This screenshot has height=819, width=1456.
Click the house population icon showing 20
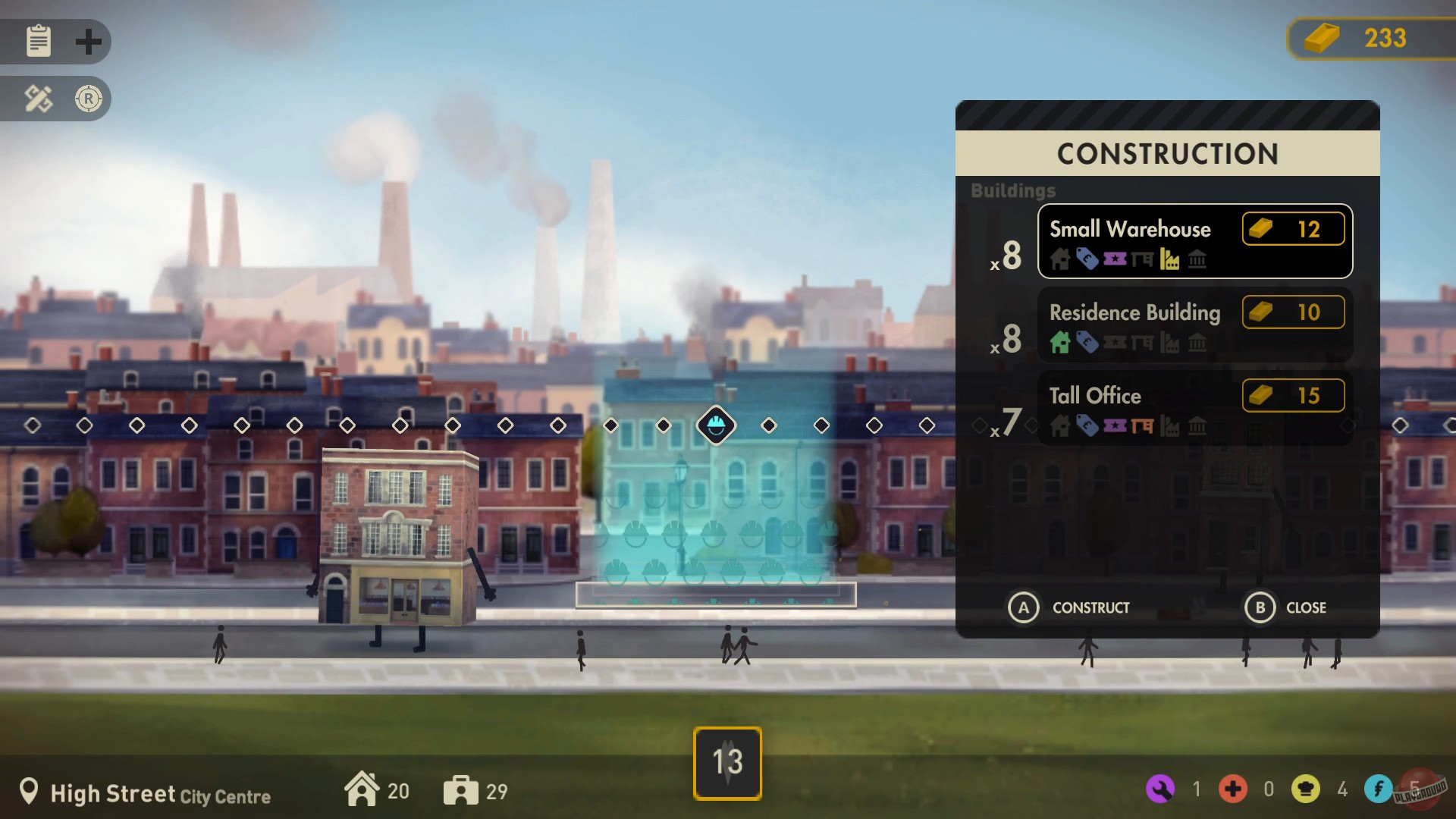click(x=364, y=789)
